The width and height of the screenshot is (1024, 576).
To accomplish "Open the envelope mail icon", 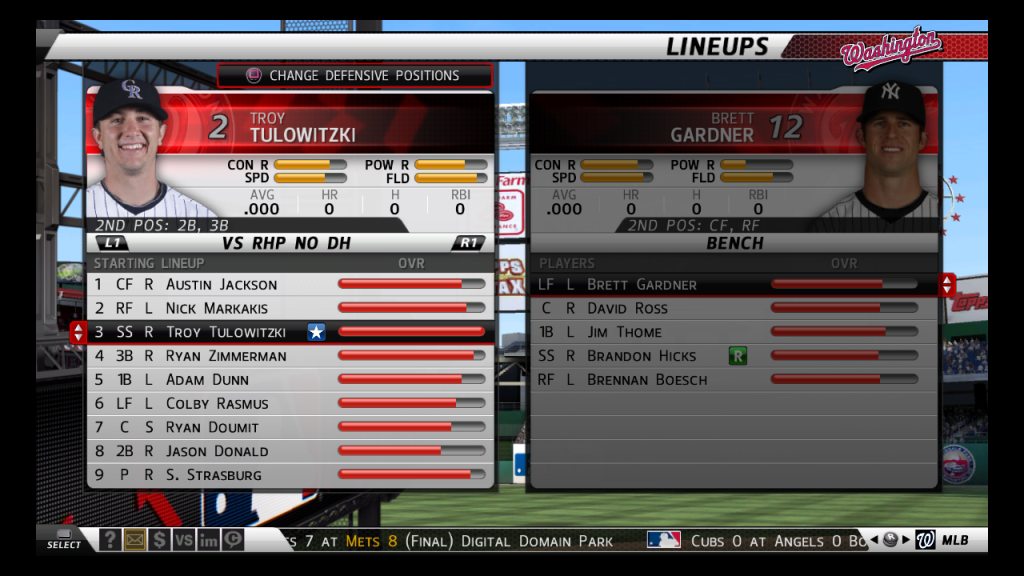I will tap(135, 540).
